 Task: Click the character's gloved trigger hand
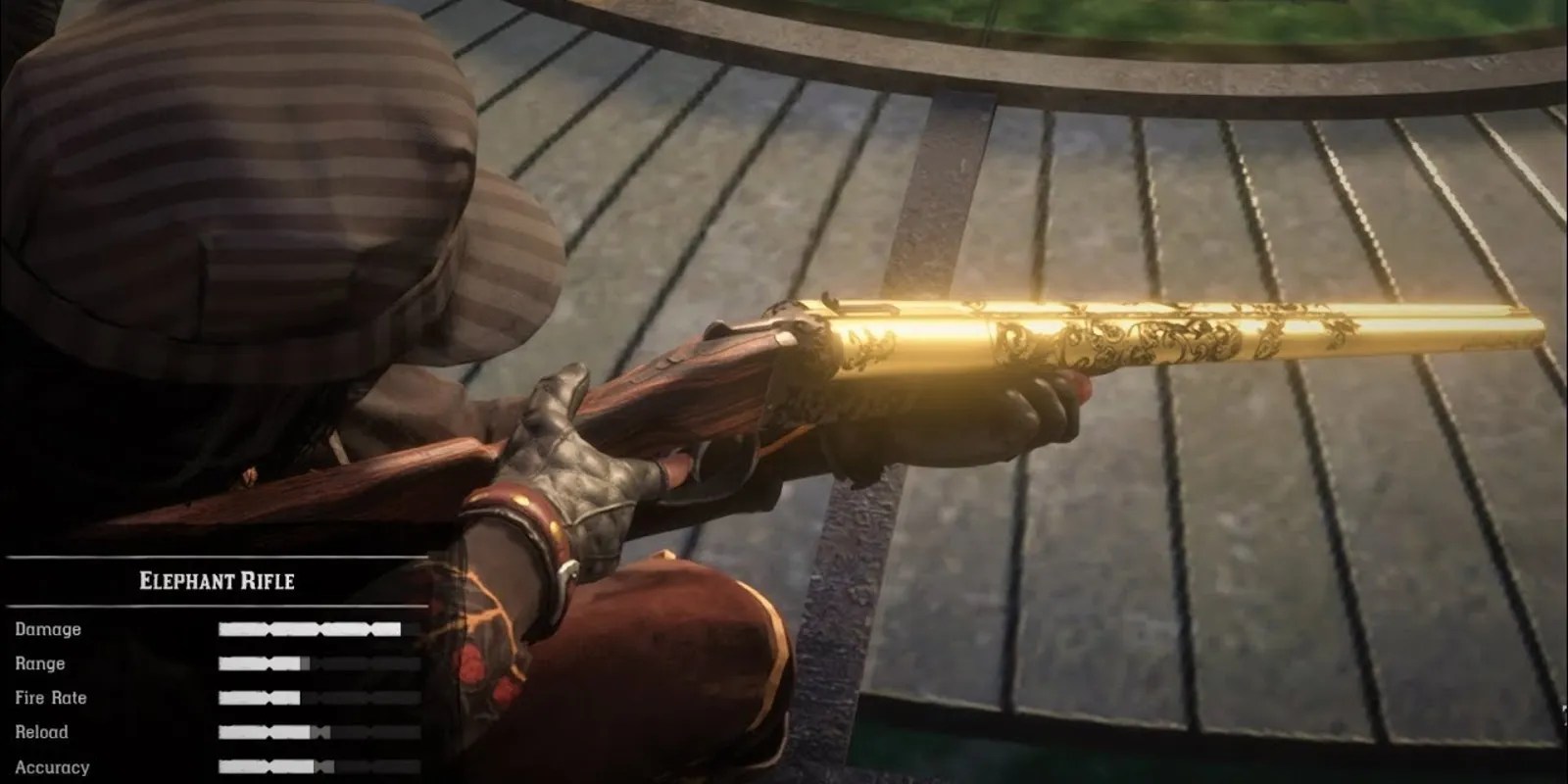point(588,451)
